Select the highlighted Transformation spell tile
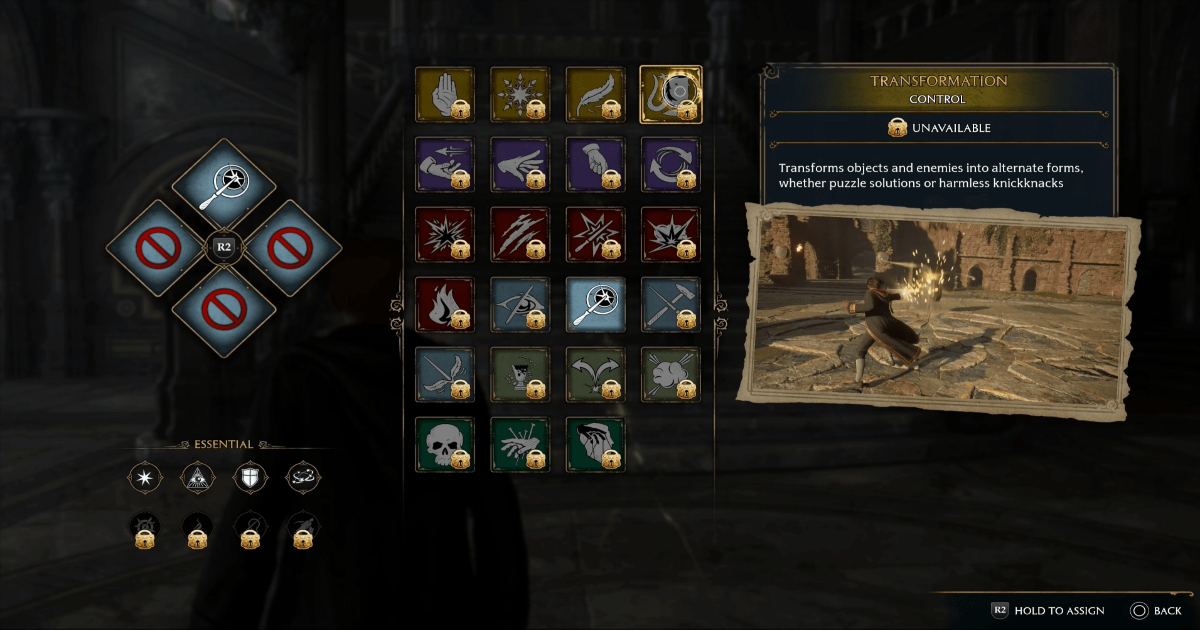 pyautogui.click(x=670, y=94)
